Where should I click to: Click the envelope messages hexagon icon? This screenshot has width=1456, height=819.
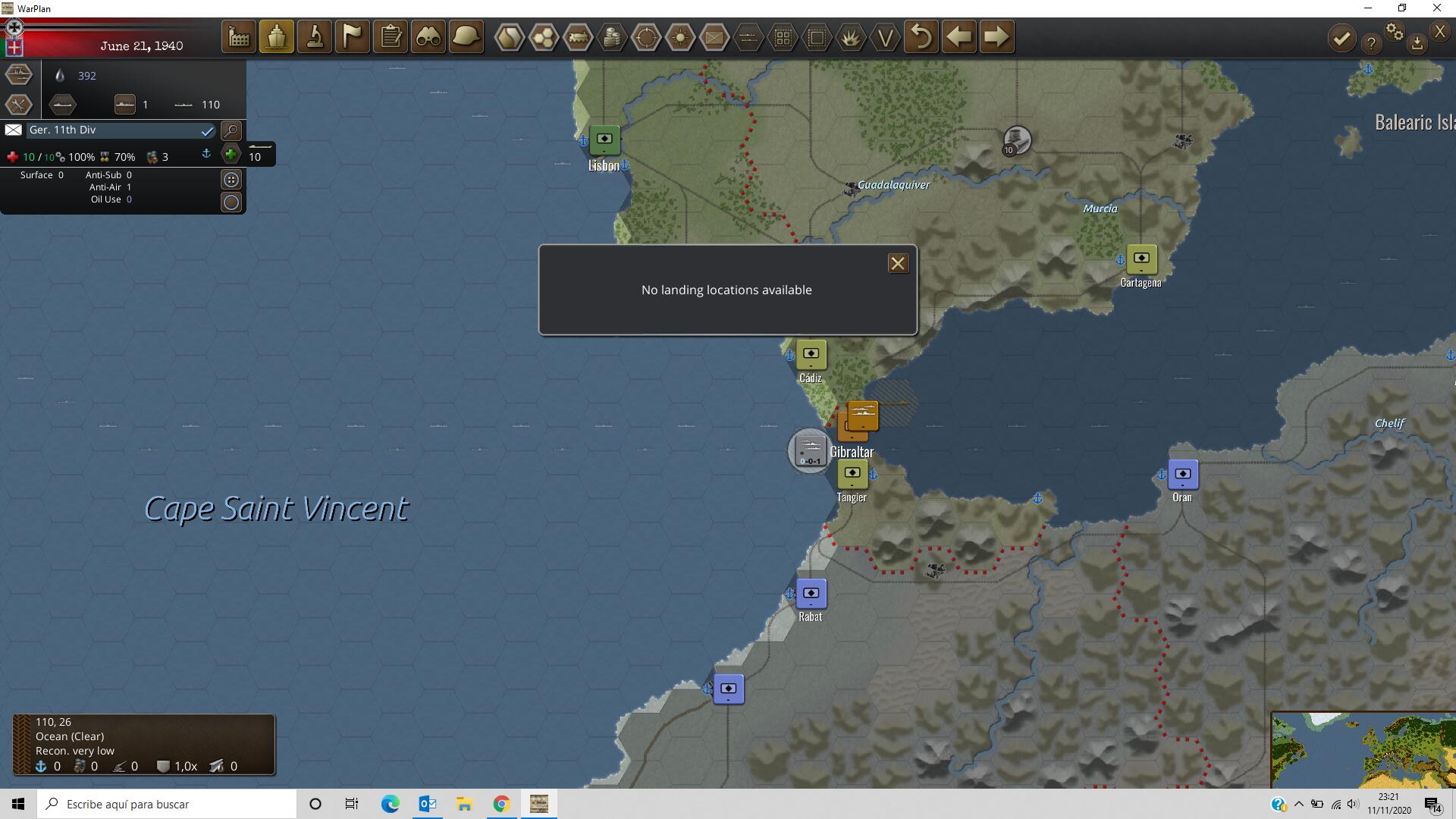[714, 36]
